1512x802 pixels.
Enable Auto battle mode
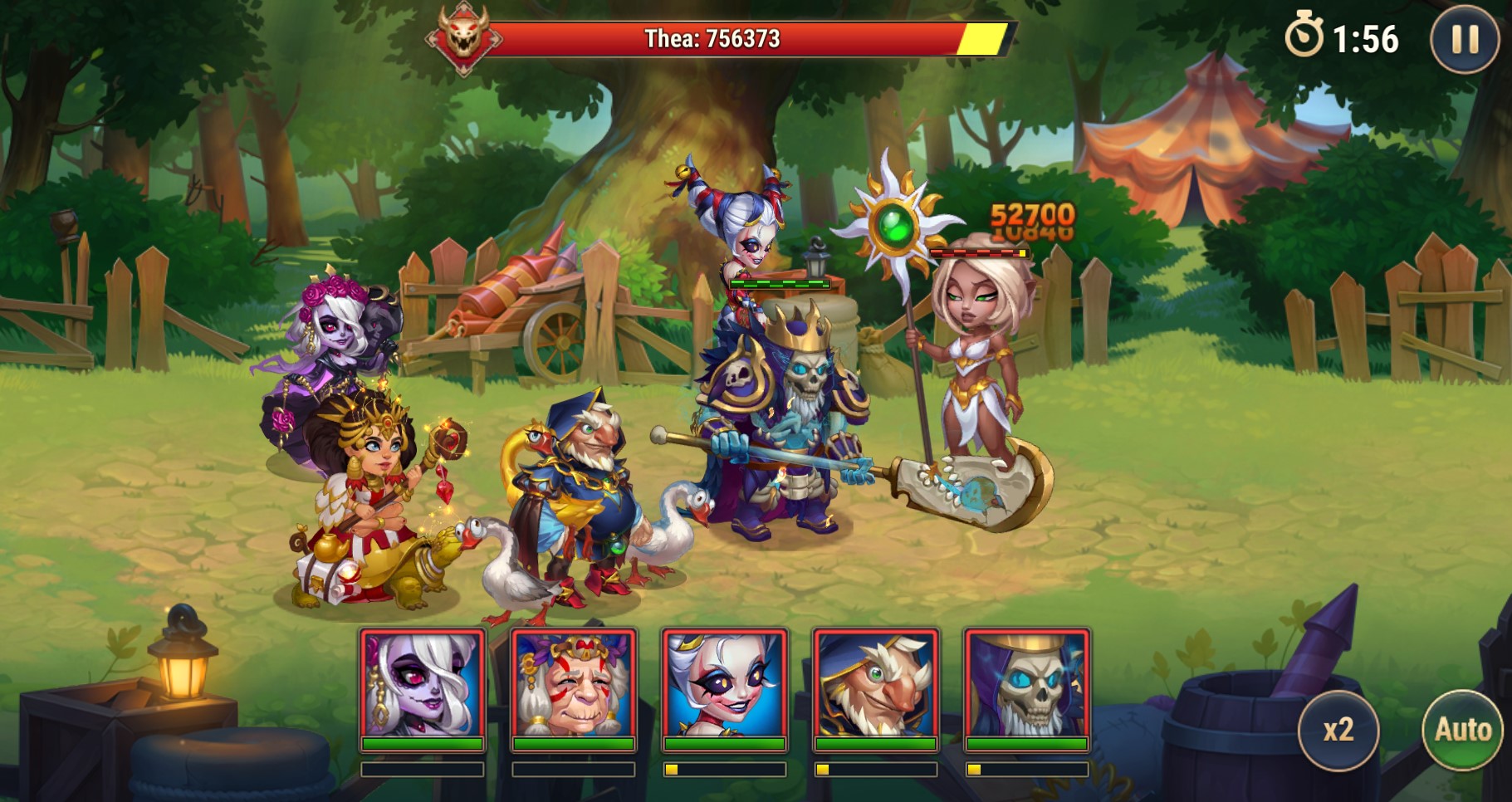[1463, 730]
